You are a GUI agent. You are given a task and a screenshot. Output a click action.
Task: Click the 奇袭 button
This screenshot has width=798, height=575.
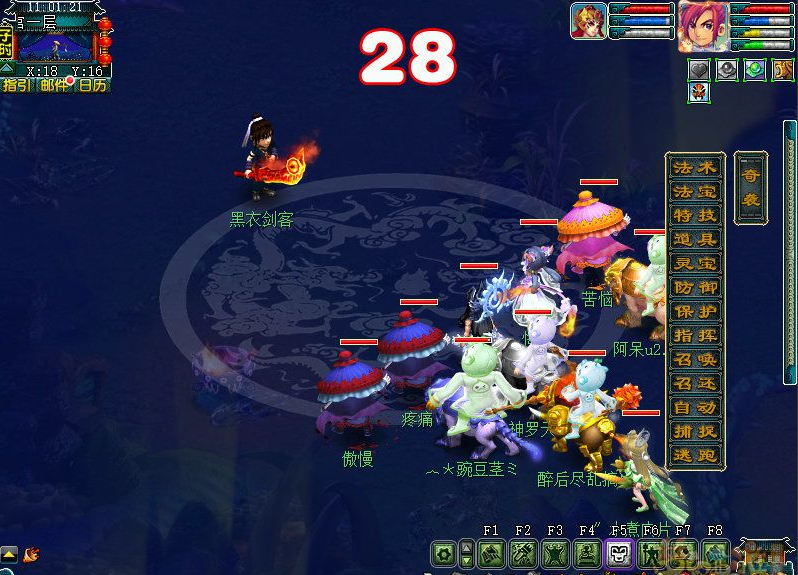pyautogui.click(x=750, y=187)
